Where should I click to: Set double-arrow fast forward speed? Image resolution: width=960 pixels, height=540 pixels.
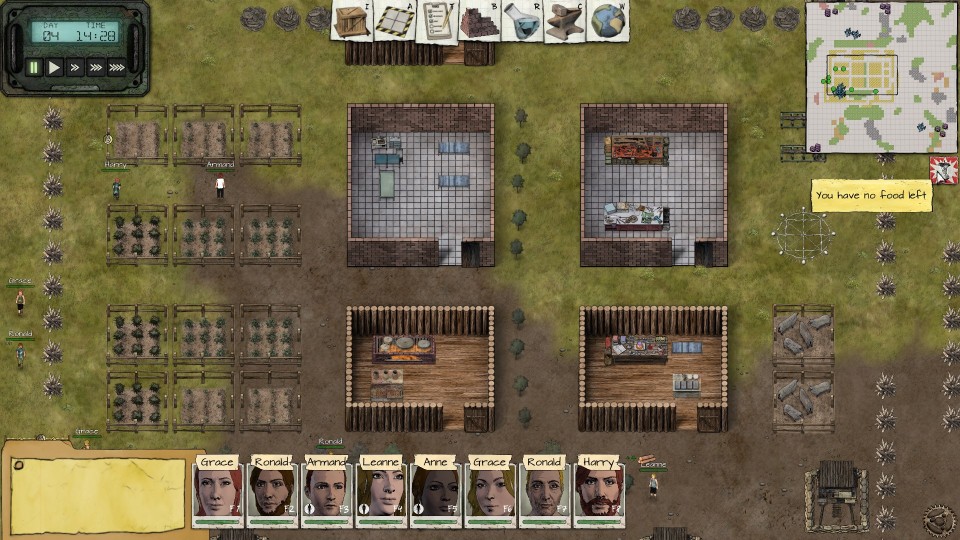coord(75,68)
